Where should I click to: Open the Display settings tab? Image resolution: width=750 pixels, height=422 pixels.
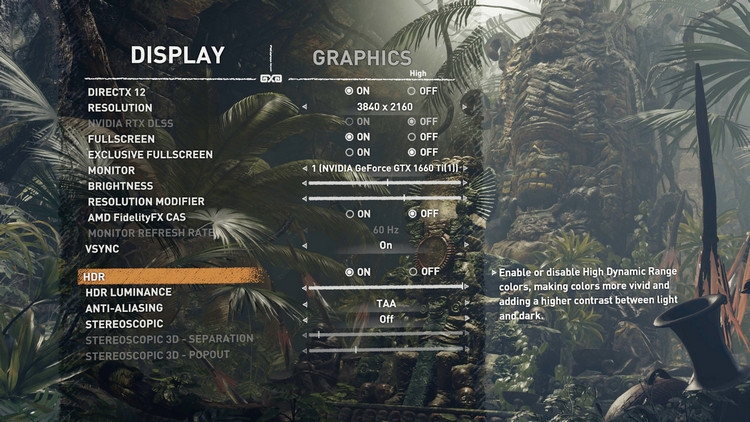tap(178, 55)
